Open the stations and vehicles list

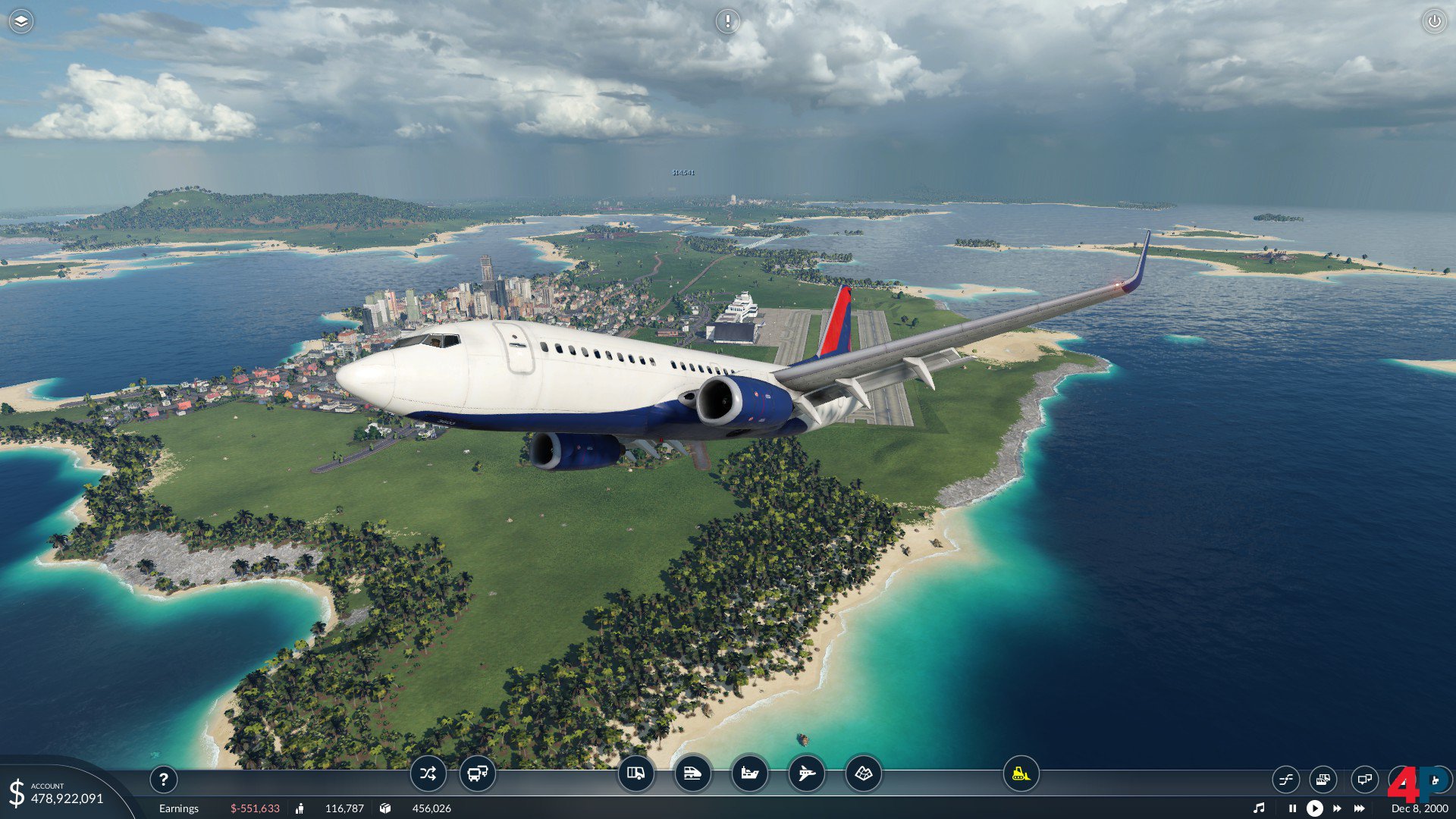pyautogui.click(x=1323, y=779)
